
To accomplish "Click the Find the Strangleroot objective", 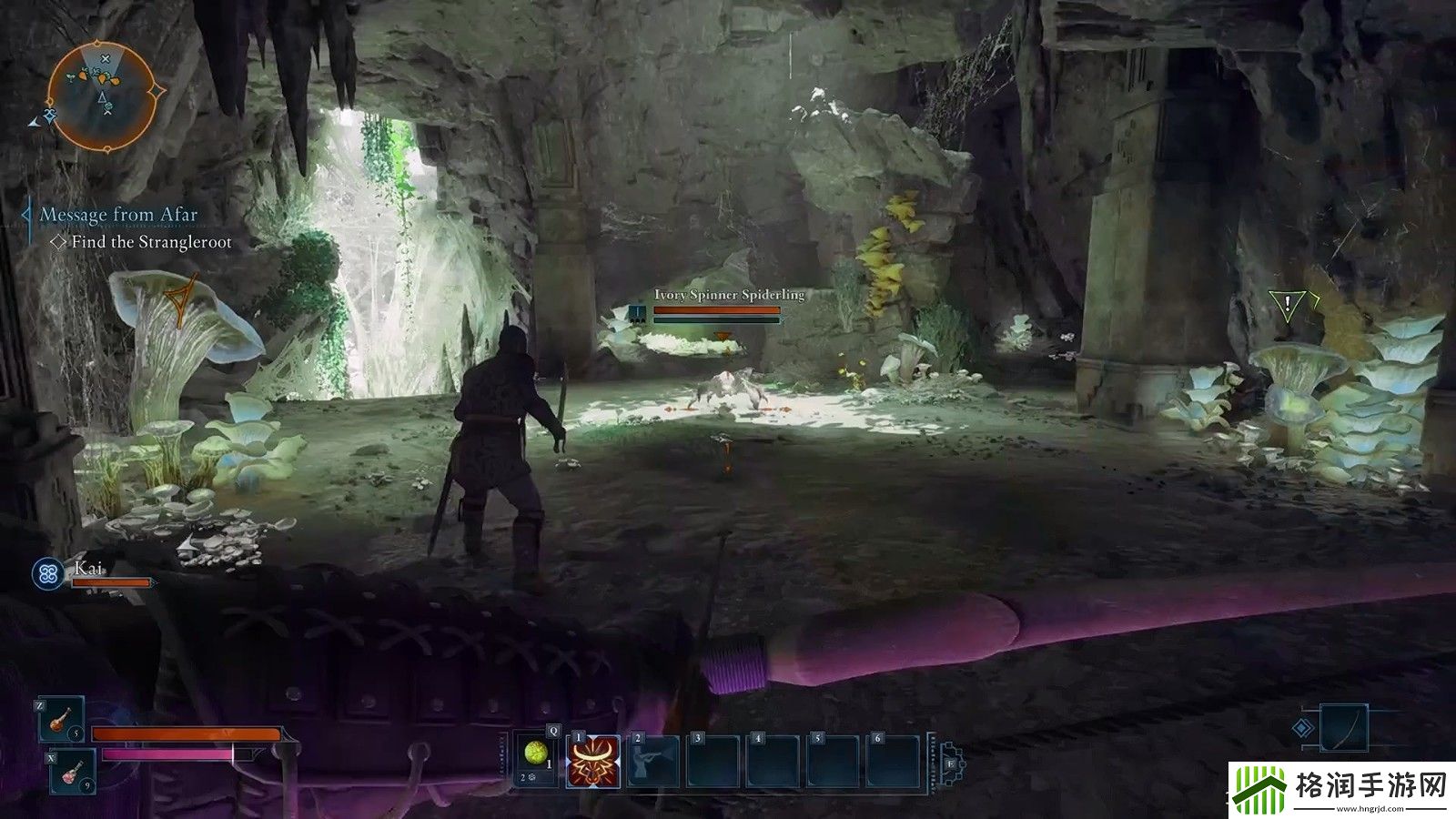I will (151, 242).
